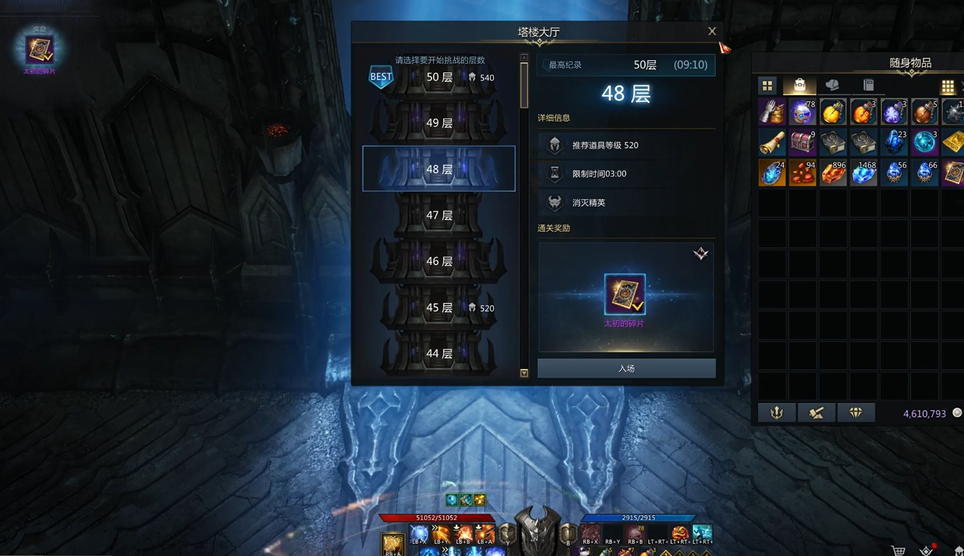
Task: Inspect the 太初的碎片 clear reward icon
Action: [624, 294]
